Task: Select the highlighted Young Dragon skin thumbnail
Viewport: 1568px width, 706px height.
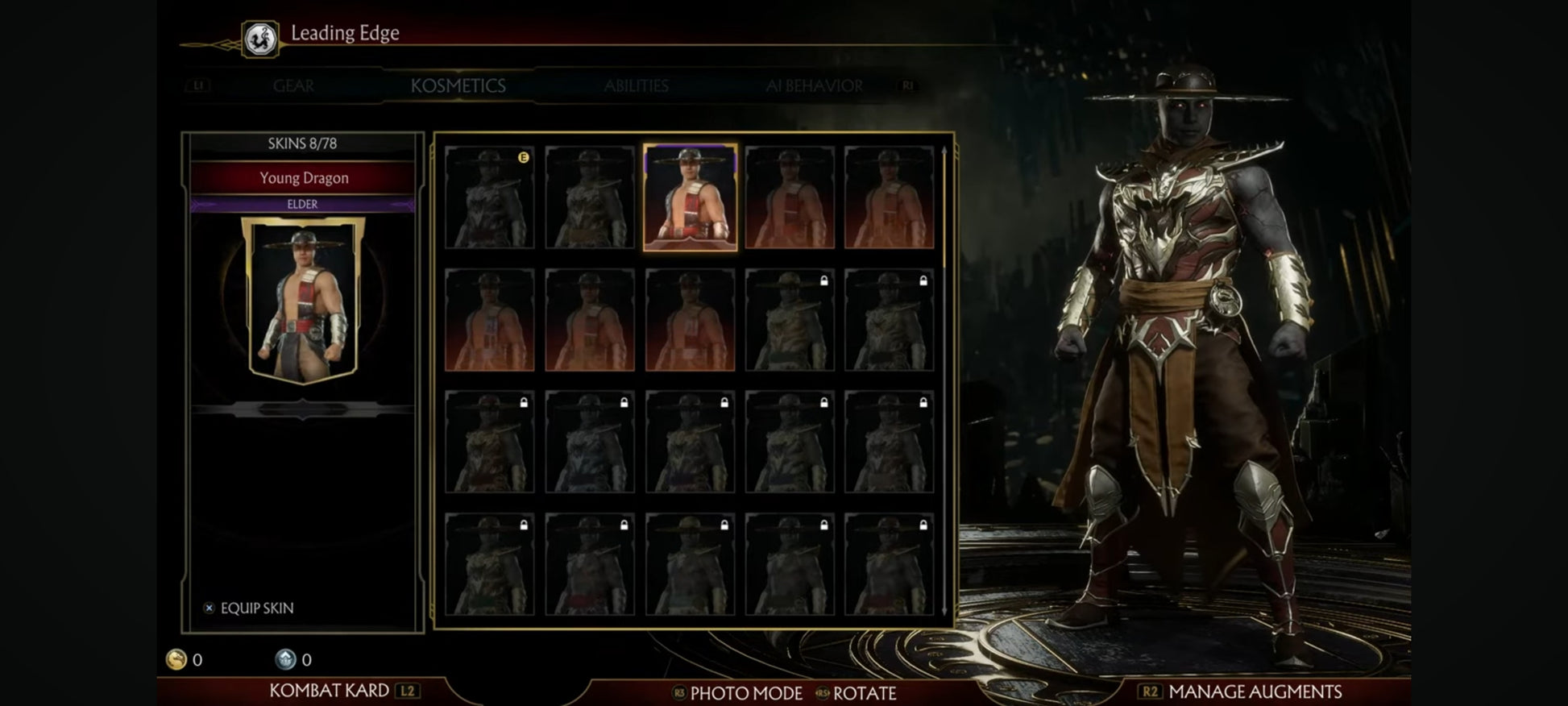Action: coord(690,197)
